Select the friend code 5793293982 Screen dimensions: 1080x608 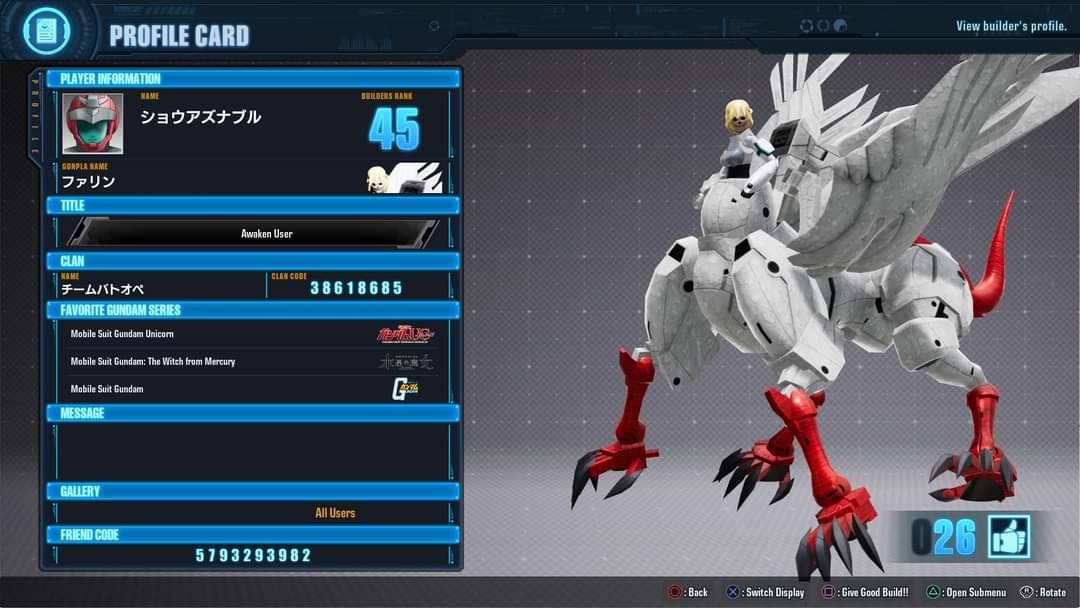coord(253,555)
